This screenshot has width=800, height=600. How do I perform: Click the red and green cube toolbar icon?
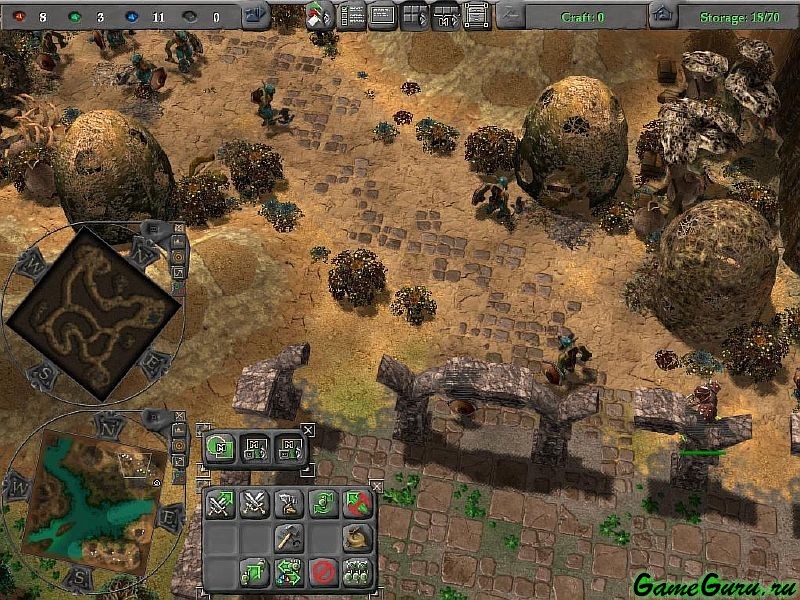pyautogui.click(x=321, y=15)
